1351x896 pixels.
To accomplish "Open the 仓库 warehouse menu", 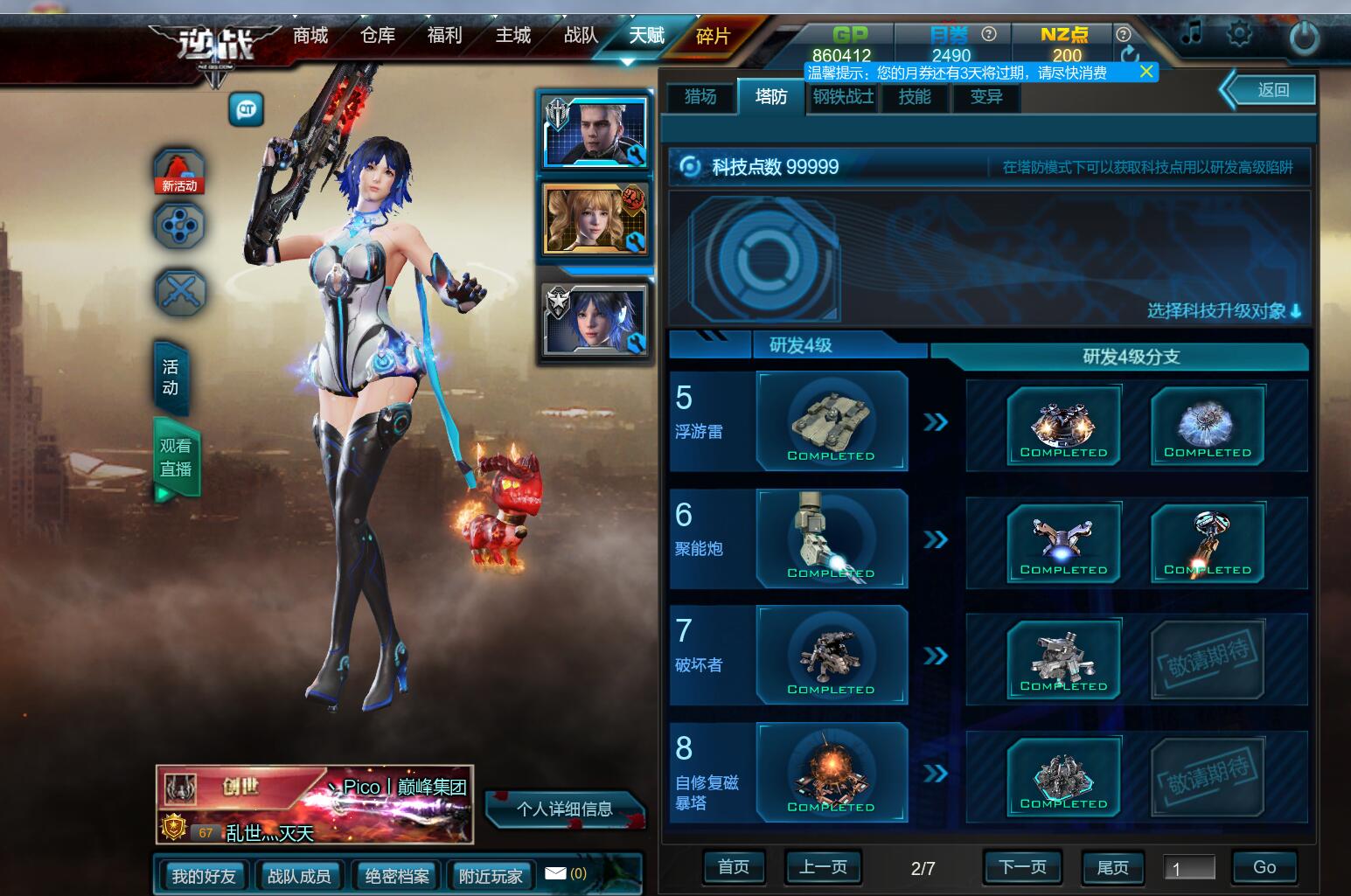I will tap(378, 36).
